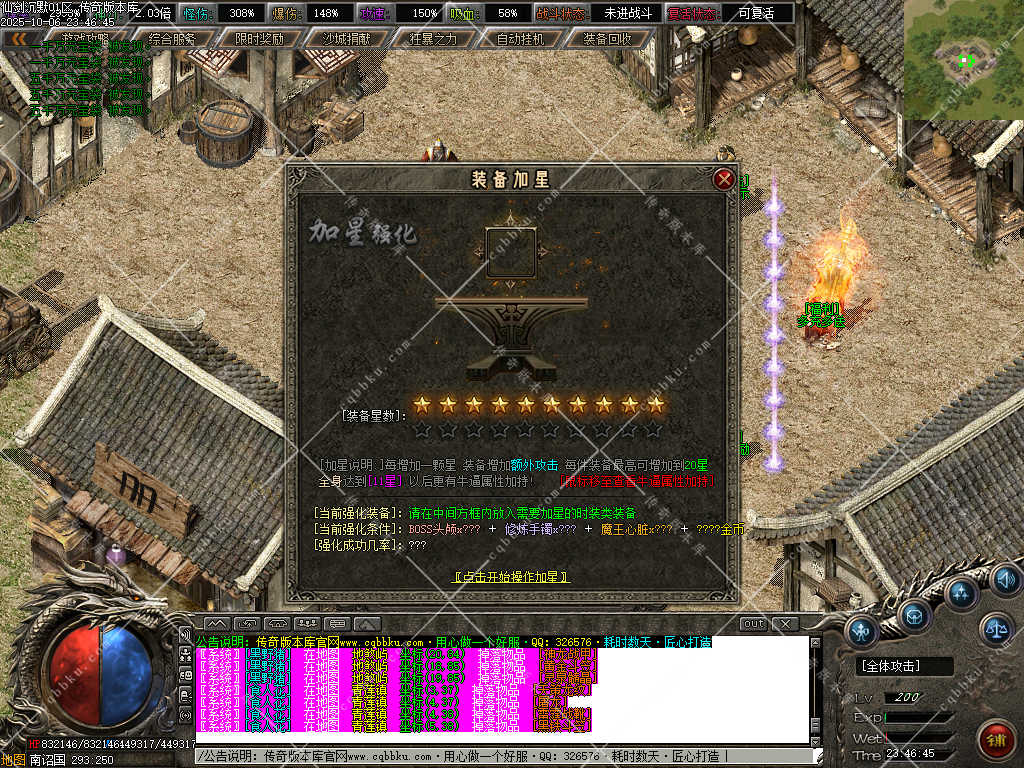The width and height of the screenshot is (1024, 768).
Task: Toggle 自动挂机 auto-combat
Action: 520,39
